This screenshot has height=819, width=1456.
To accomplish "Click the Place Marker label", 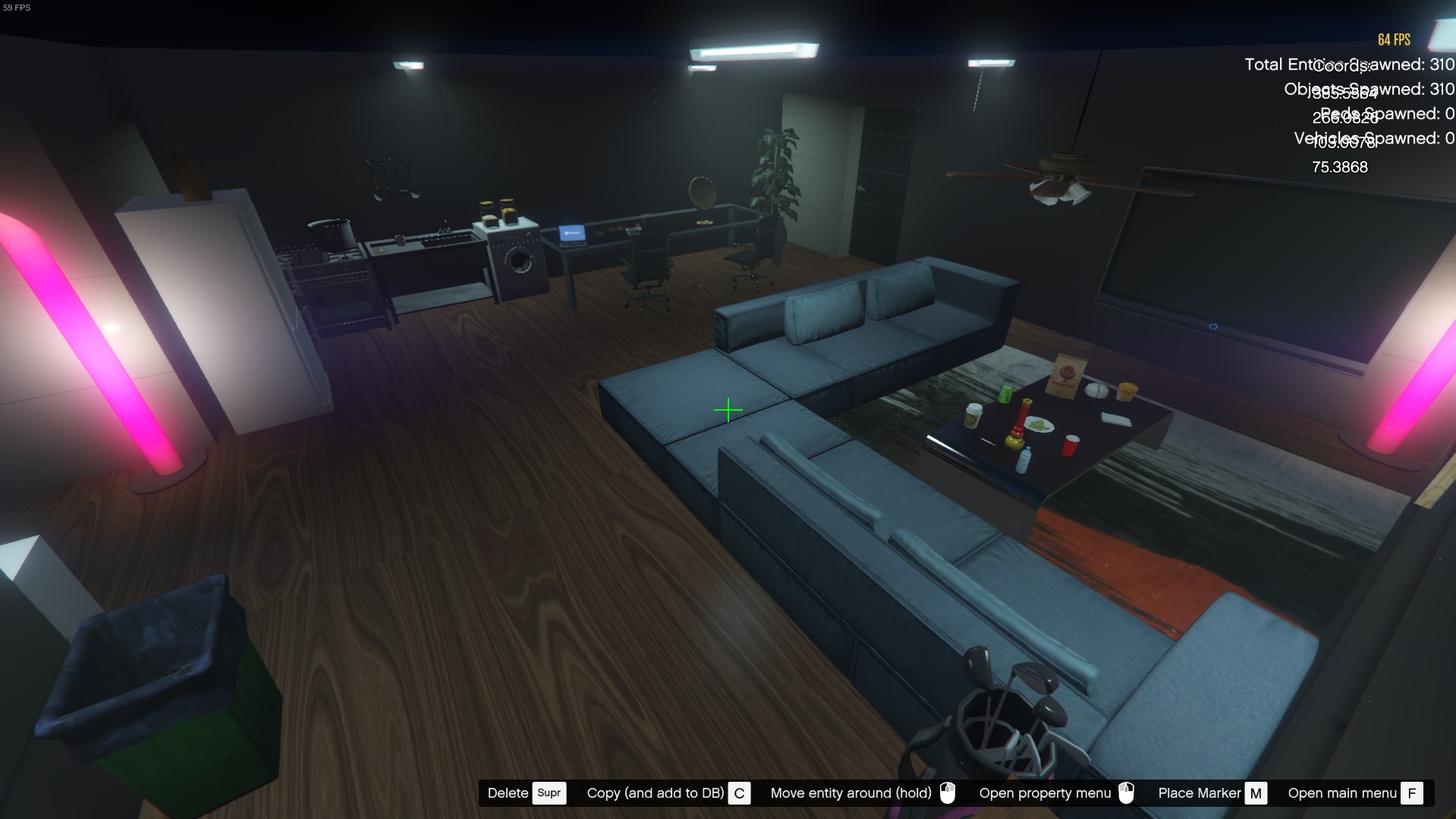I will (1200, 793).
